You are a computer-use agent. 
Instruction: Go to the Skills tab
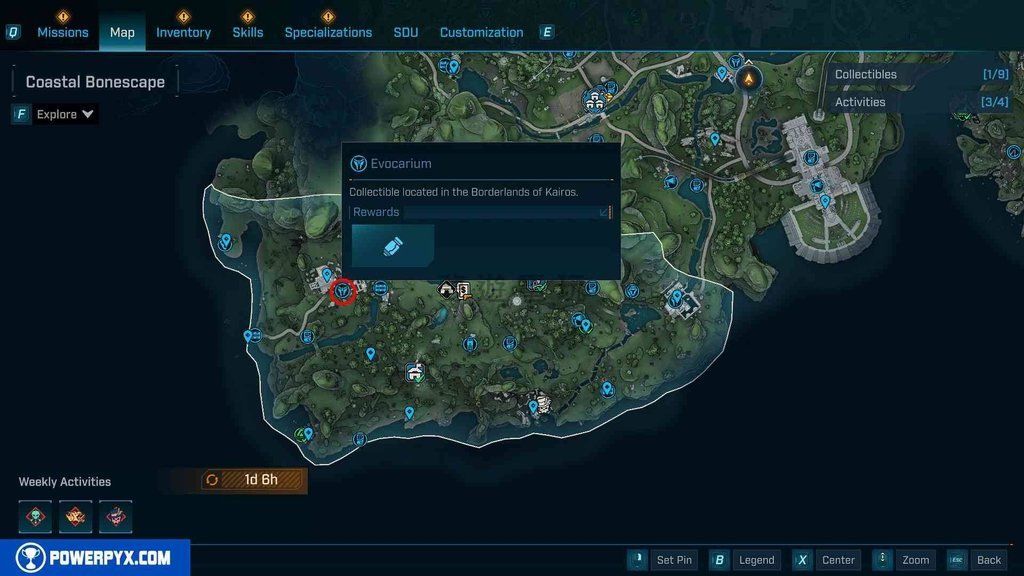pyautogui.click(x=248, y=32)
